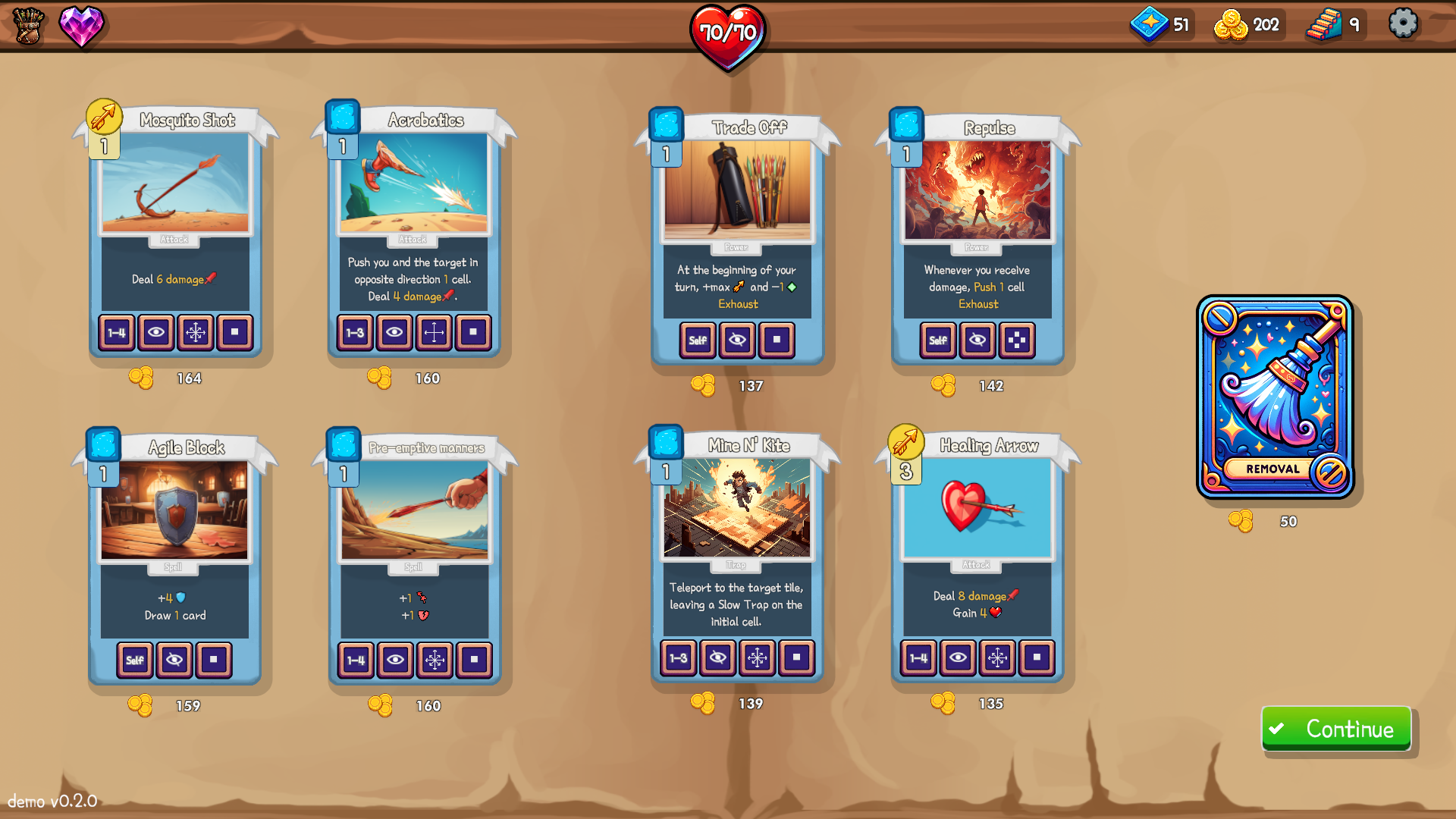This screenshot has width=1456, height=819.
Task: Toggle the eye icon on Repulse card
Action: pyautogui.click(x=977, y=340)
